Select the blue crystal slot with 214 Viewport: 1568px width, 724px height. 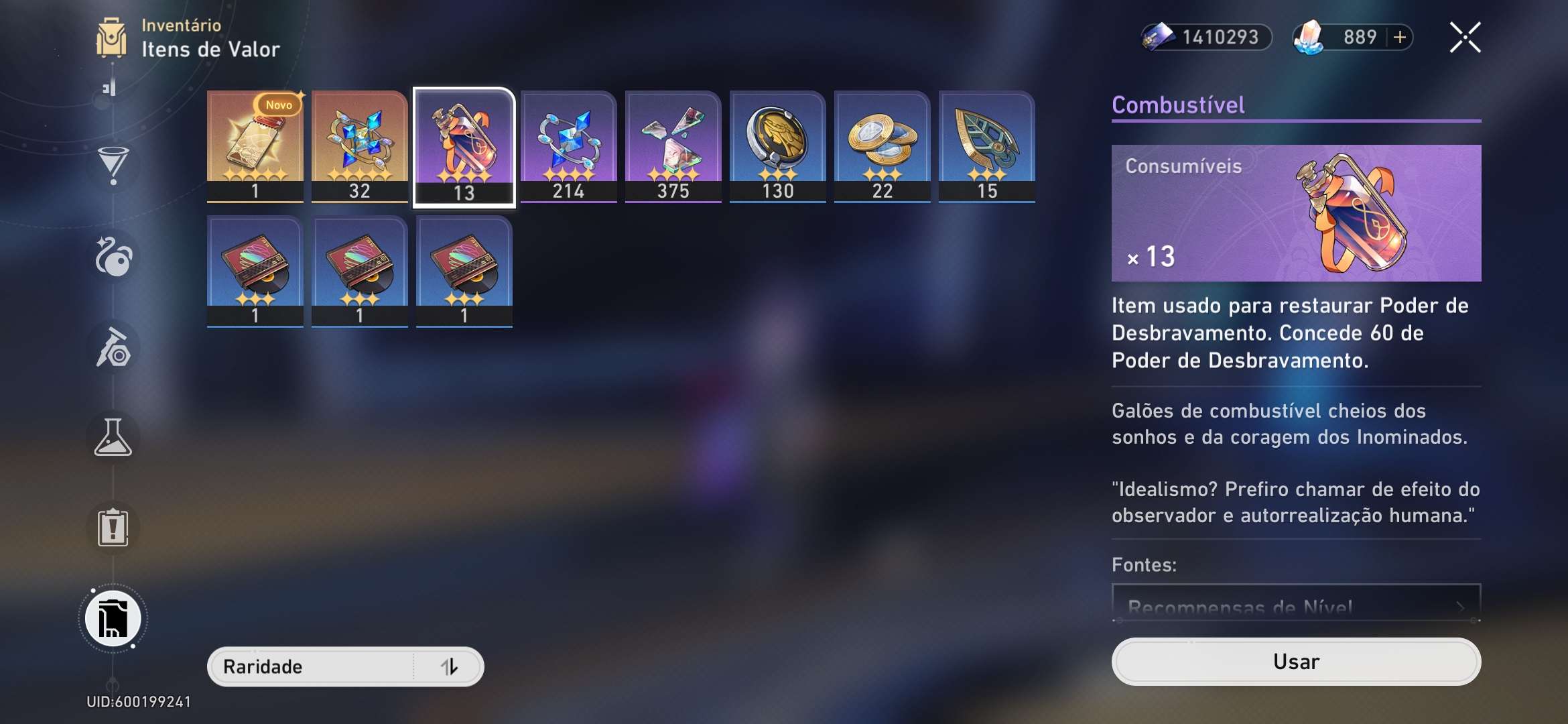point(568,145)
